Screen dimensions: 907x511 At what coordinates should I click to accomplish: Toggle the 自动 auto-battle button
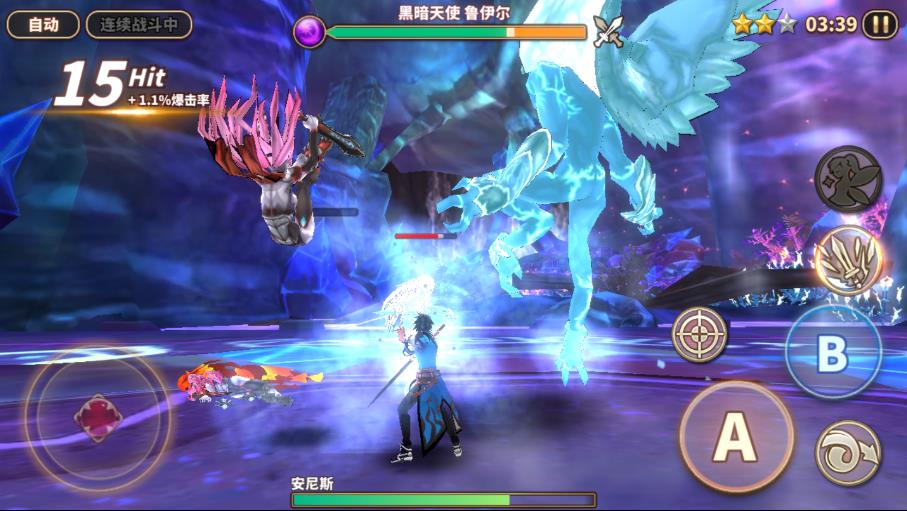43,25
